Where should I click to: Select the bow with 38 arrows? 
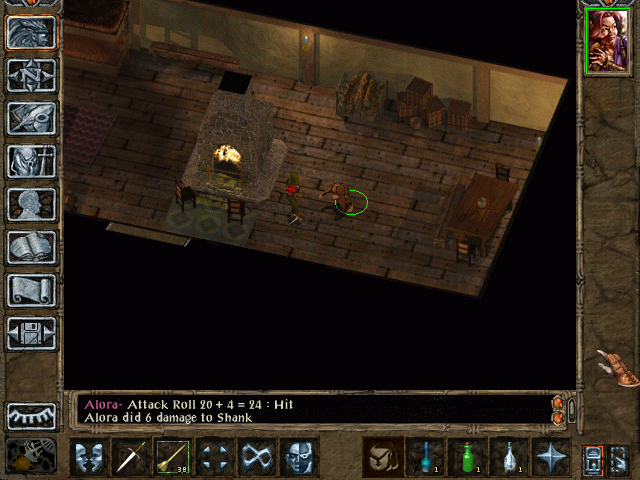pos(173,457)
